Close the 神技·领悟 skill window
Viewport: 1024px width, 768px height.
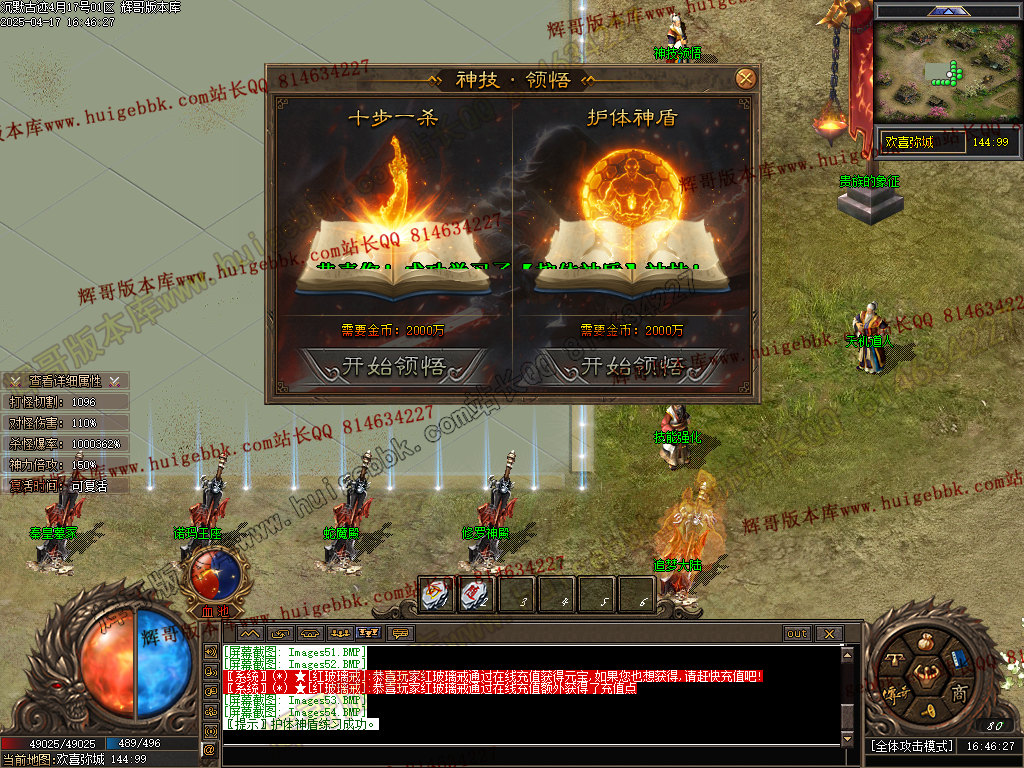[744, 79]
